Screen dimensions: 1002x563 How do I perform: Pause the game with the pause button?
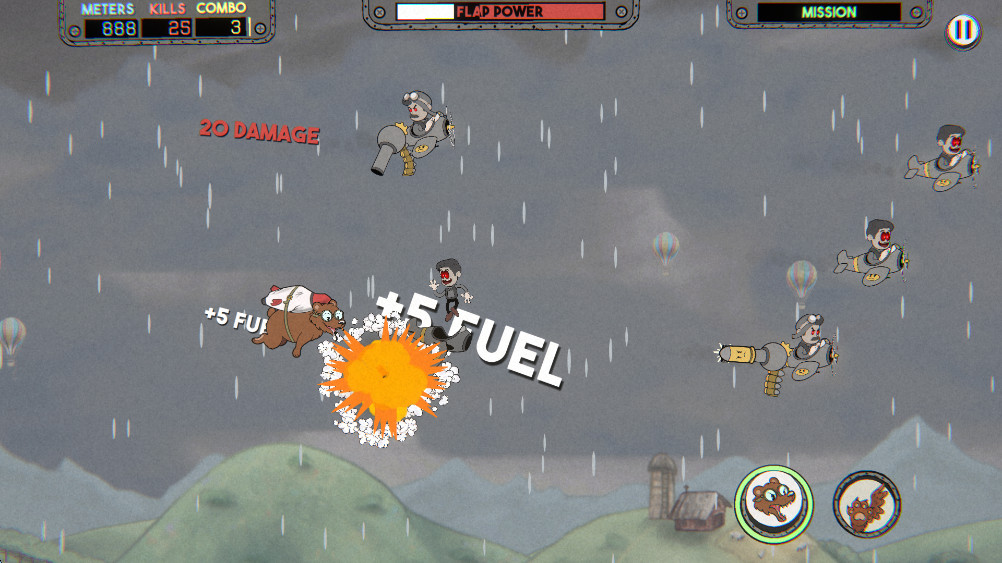(962, 31)
